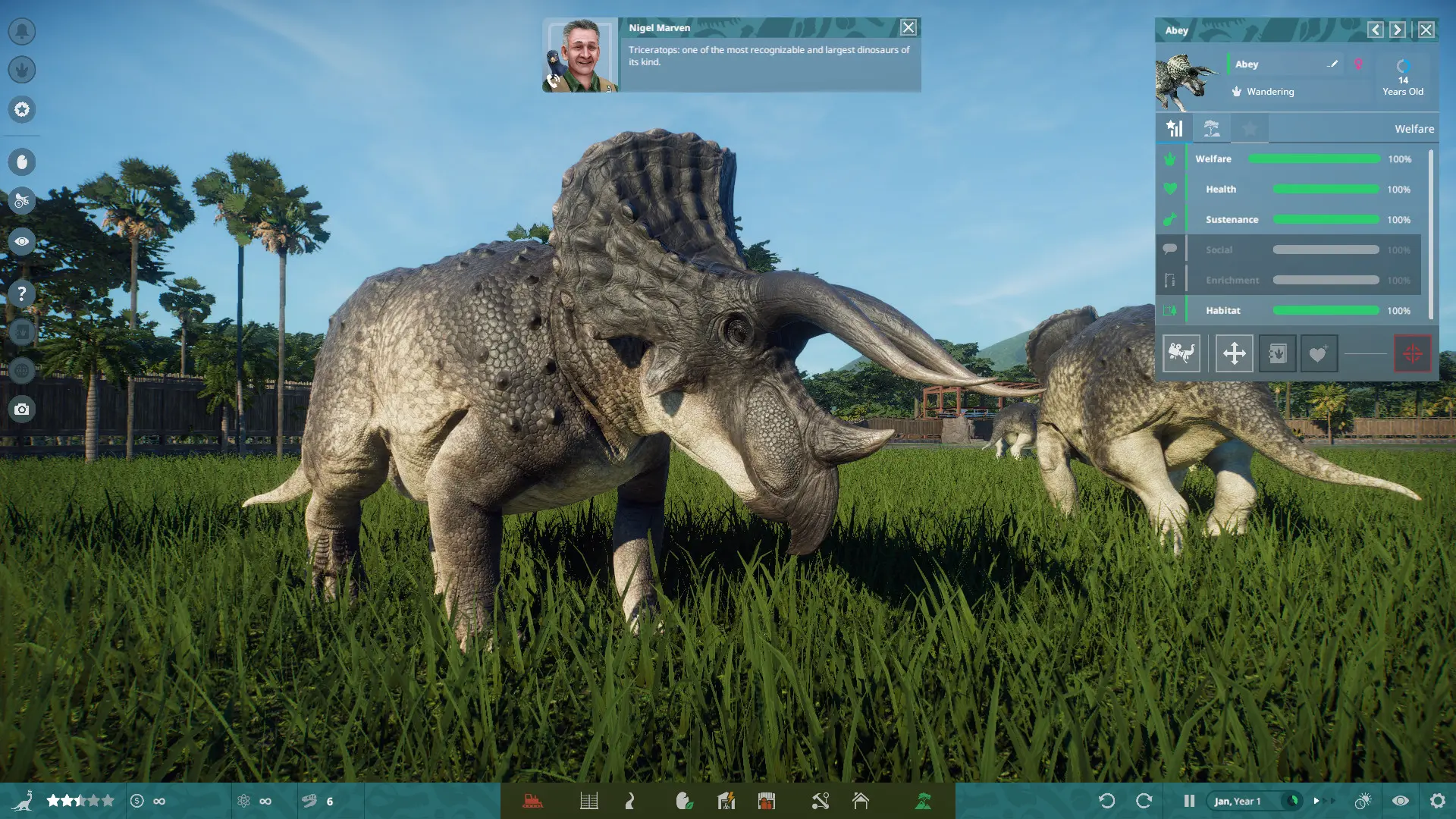Open the status star tab on Abey panel
The width and height of the screenshot is (1456, 819).
click(x=1250, y=128)
